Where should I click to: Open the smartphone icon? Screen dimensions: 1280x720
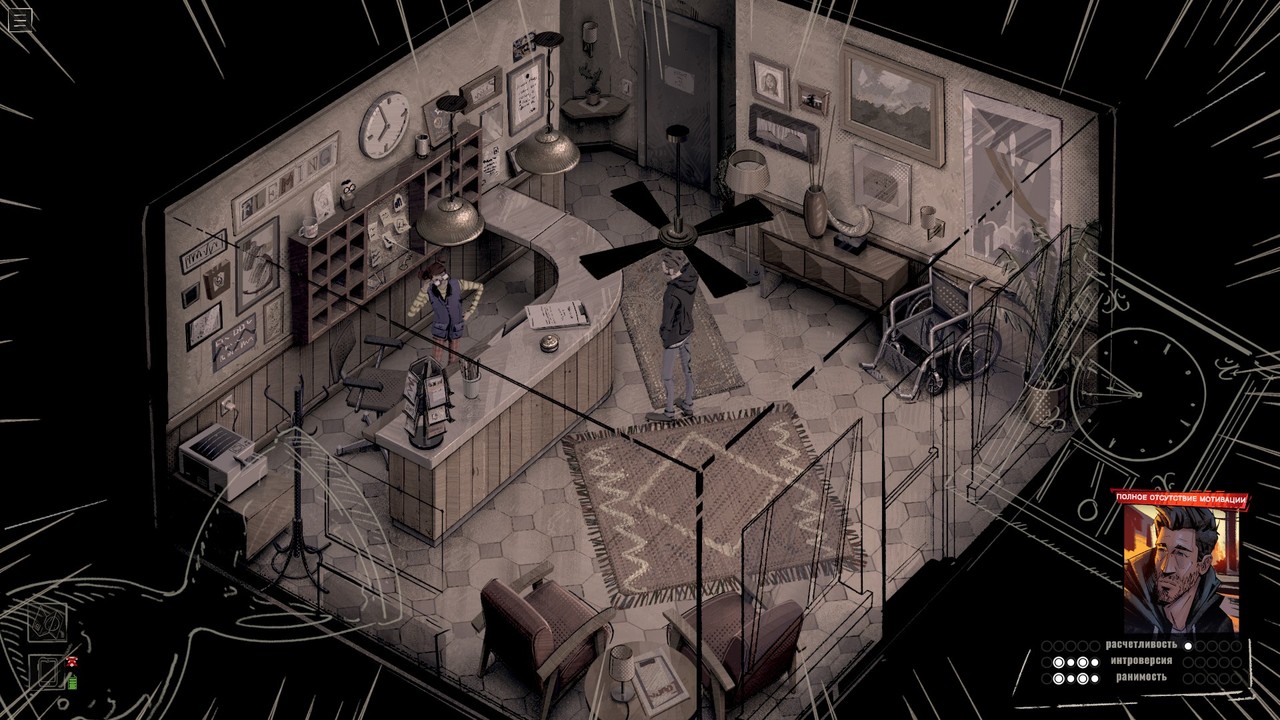[x=47, y=674]
